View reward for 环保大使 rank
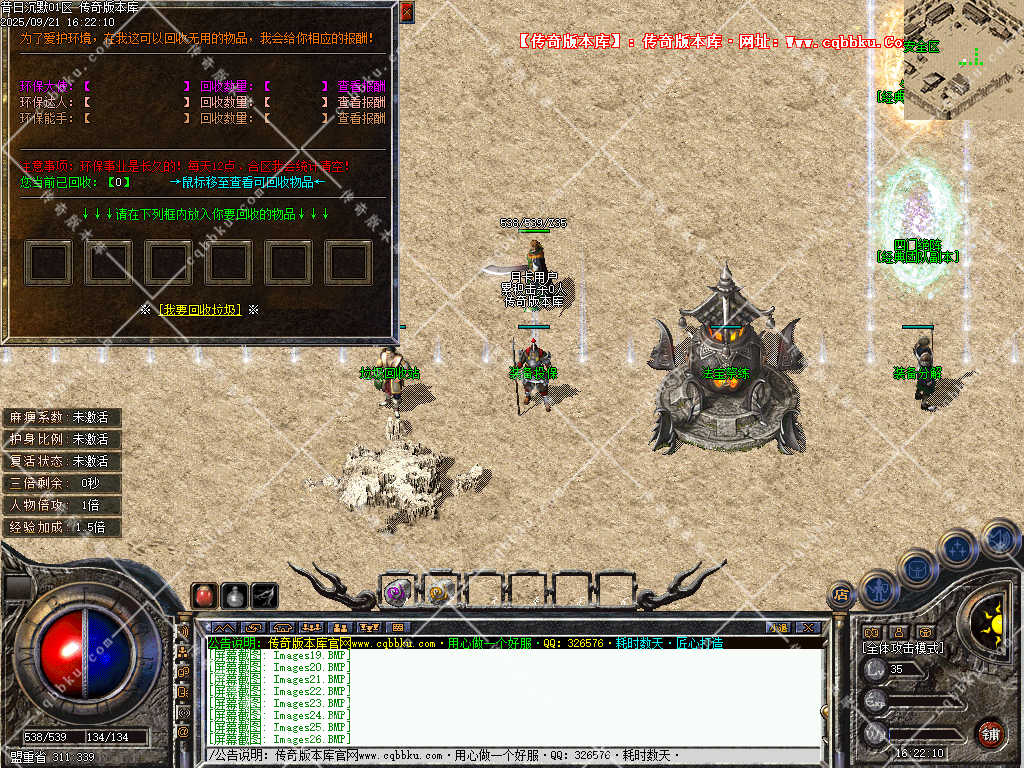 [361, 86]
